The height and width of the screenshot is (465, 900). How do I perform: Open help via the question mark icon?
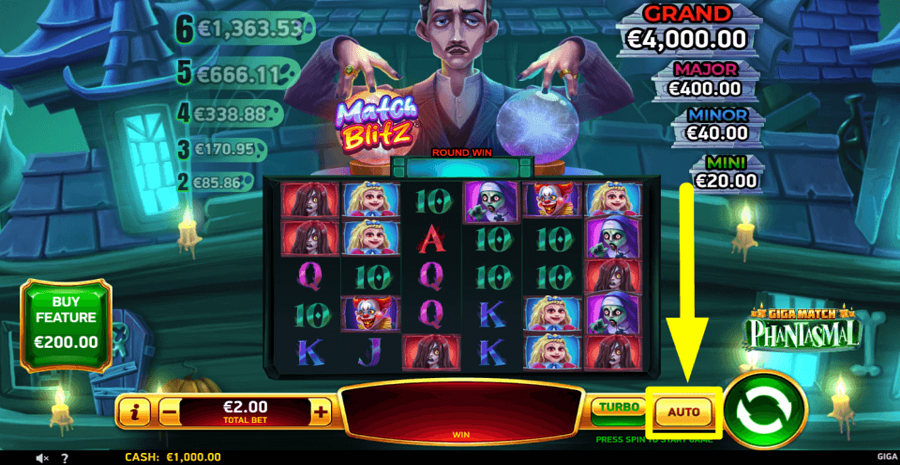(x=64, y=458)
